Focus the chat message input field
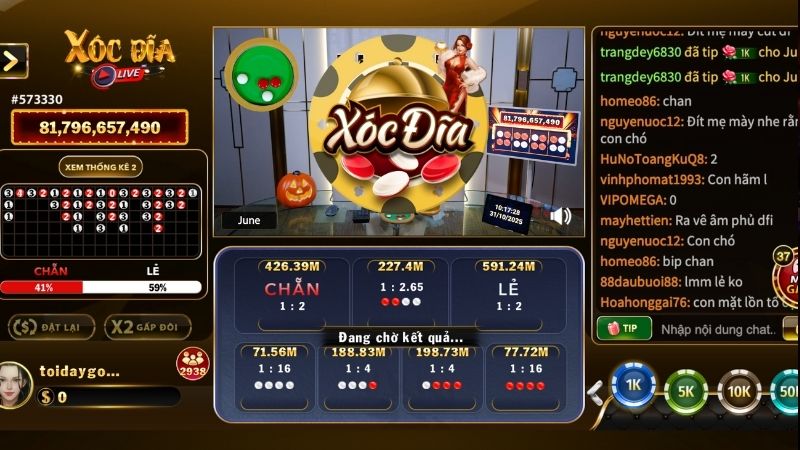This screenshot has width=800, height=450. pyautogui.click(x=717, y=329)
